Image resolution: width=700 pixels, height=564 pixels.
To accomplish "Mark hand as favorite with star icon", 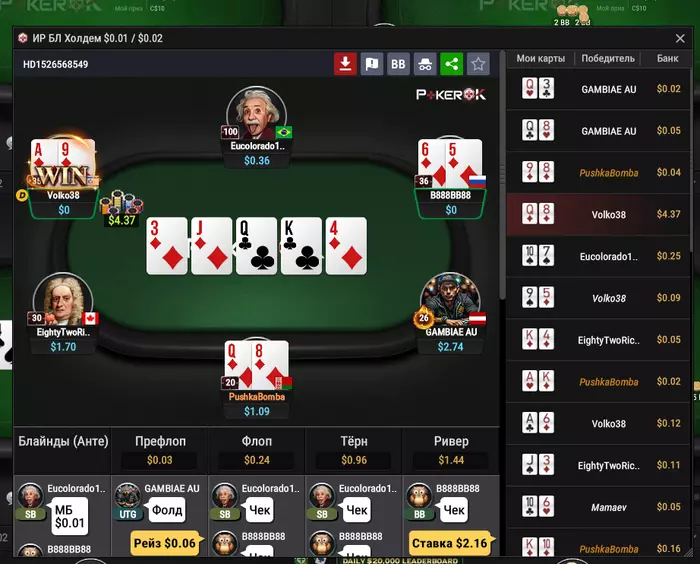I will (478, 64).
